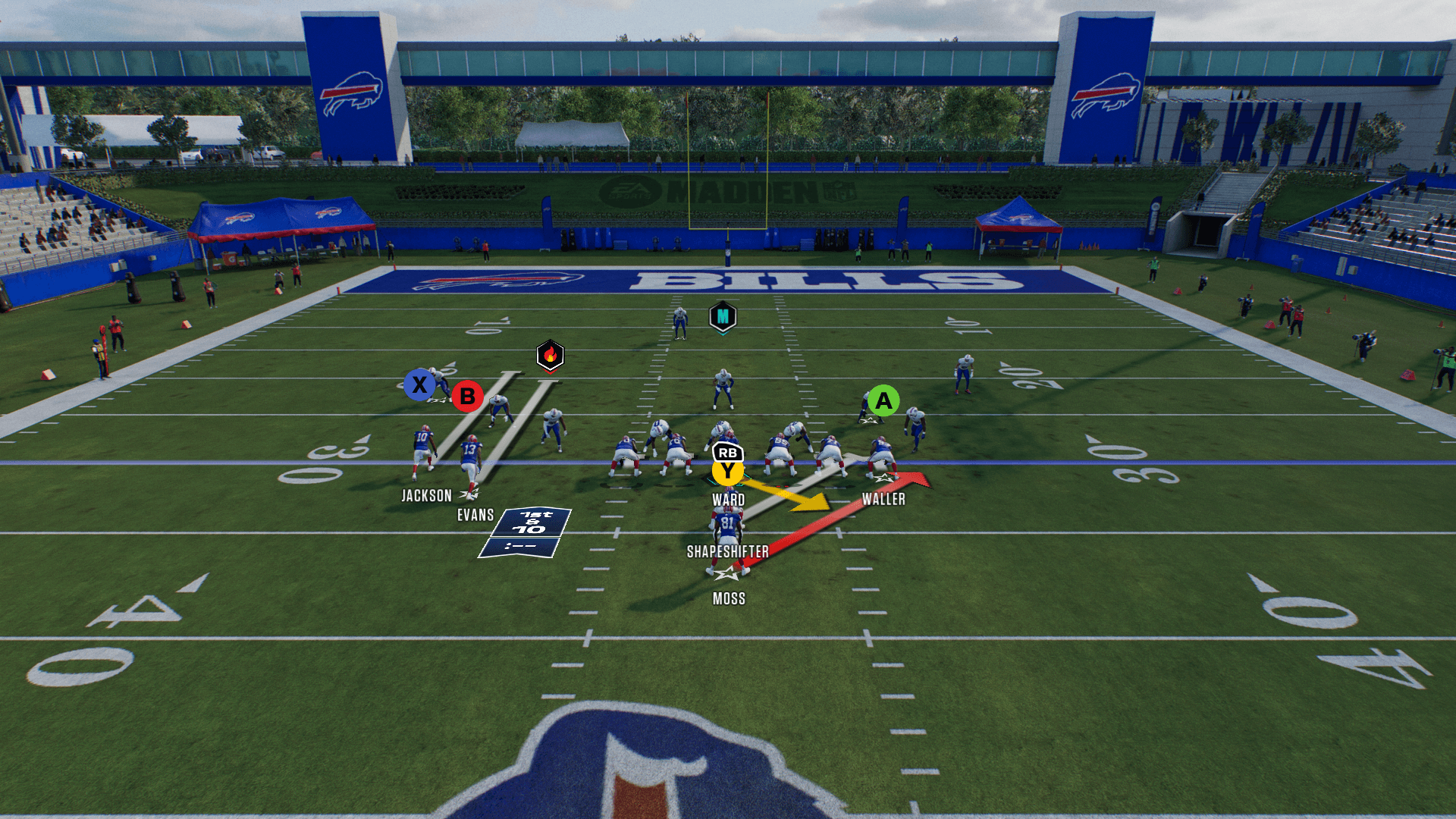The height and width of the screenshot is (819, 1456).
Task: Select the Waller player label
Action: point(883,499)
